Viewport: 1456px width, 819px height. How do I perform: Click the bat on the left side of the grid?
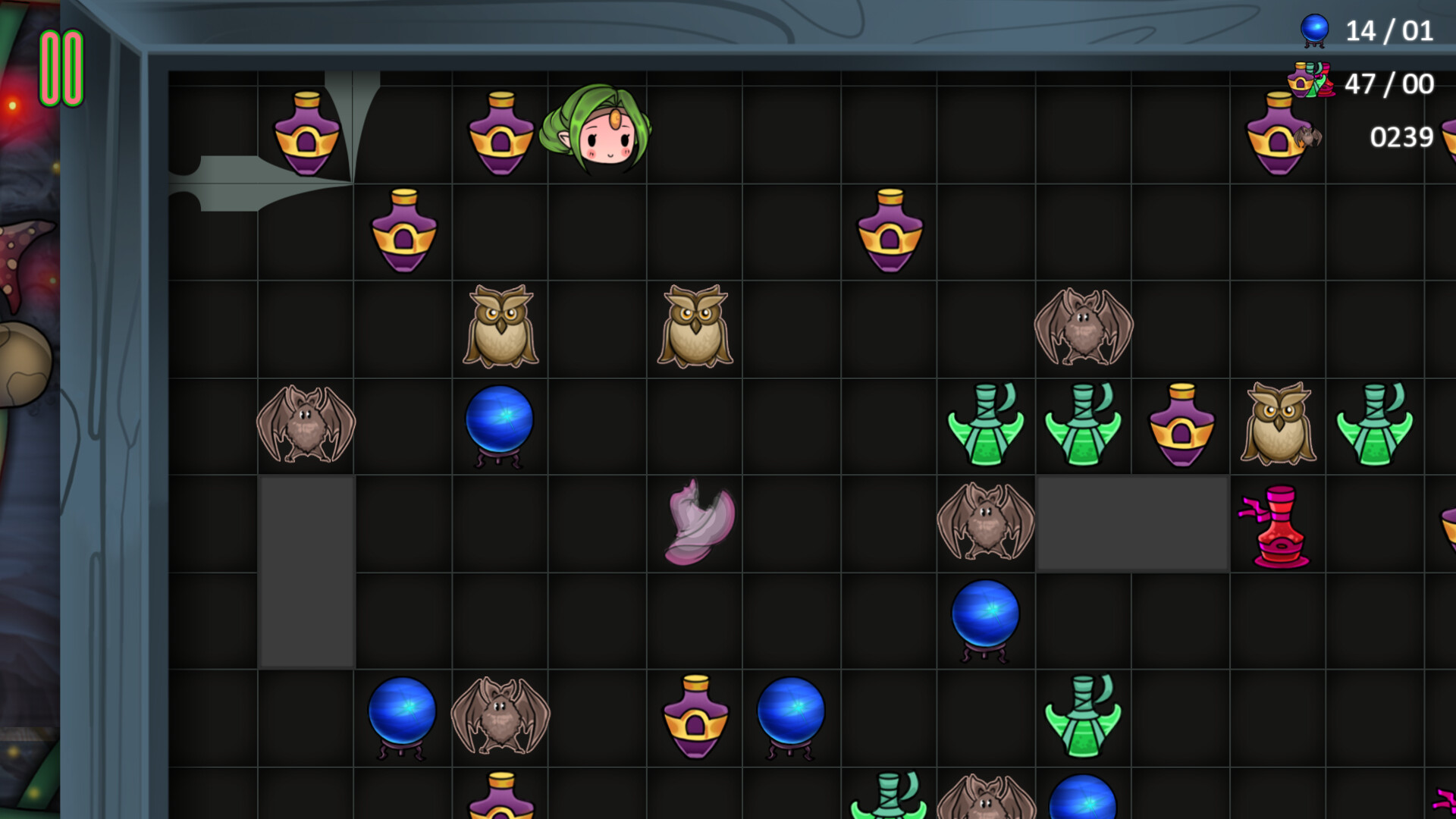pyautogui.click(x=307, y=425)
